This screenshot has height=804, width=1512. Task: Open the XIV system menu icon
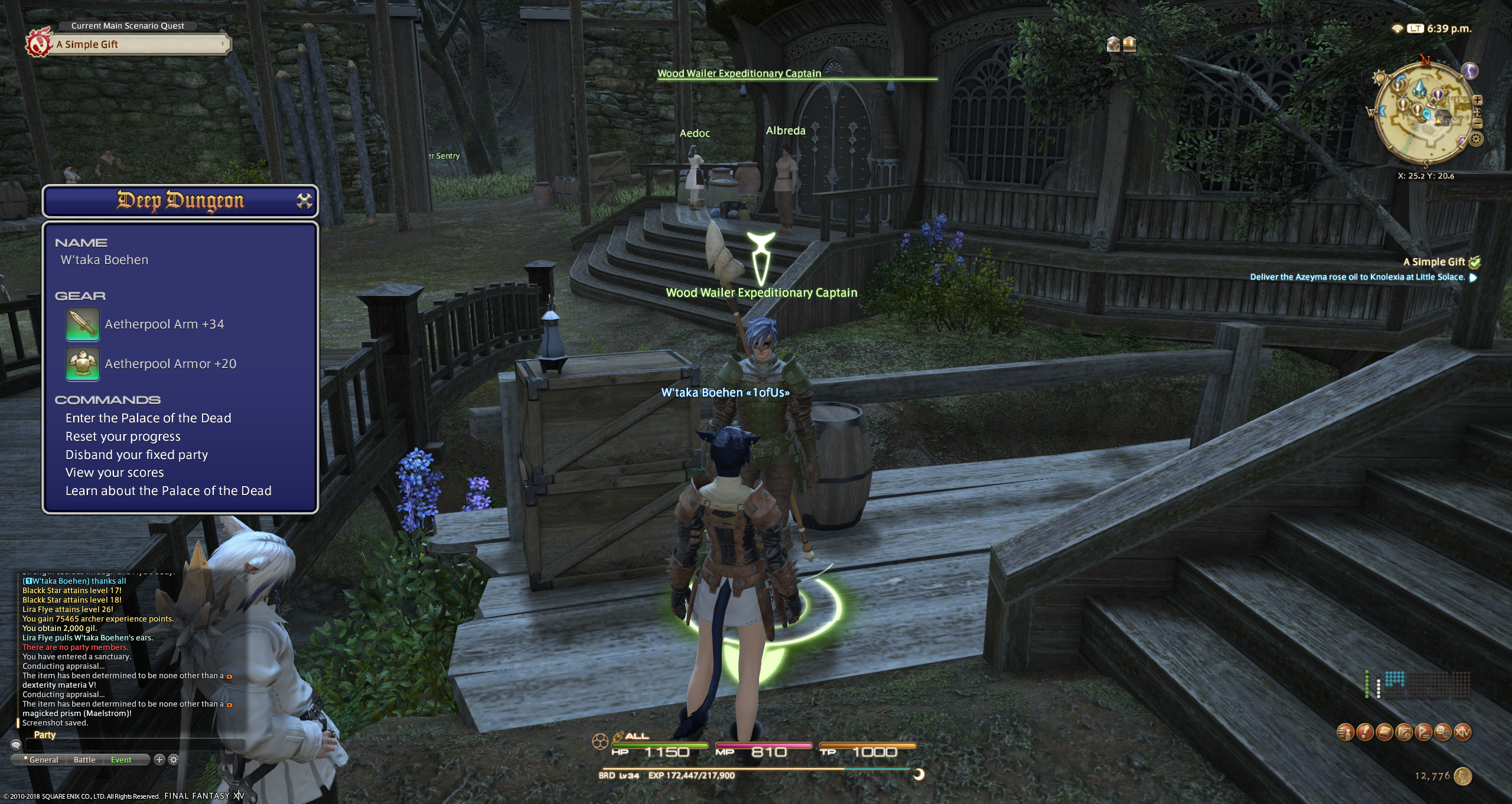tap(1463, 733)
